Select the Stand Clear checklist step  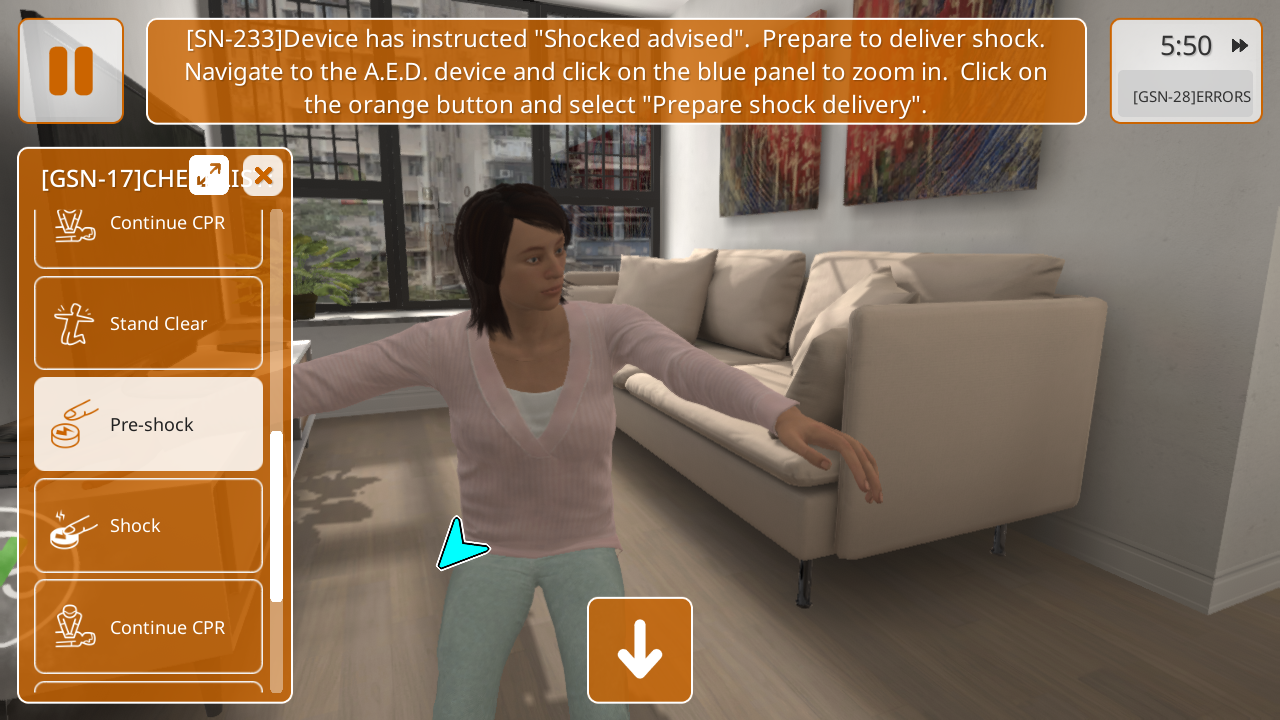tap(148, 323)
